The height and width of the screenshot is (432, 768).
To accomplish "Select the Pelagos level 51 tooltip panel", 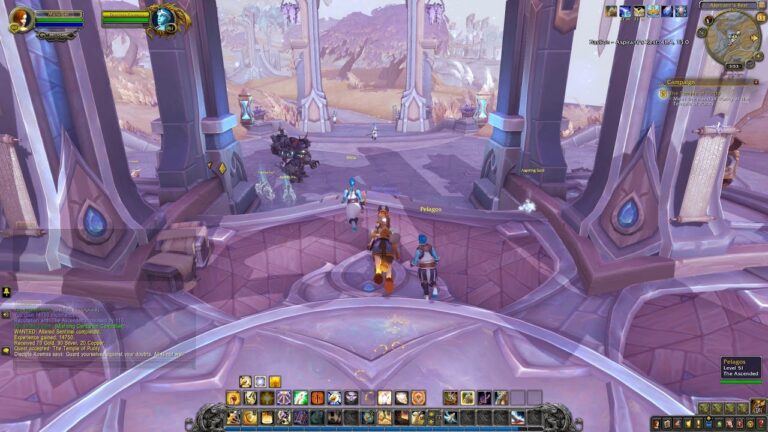I will (741, 368).
